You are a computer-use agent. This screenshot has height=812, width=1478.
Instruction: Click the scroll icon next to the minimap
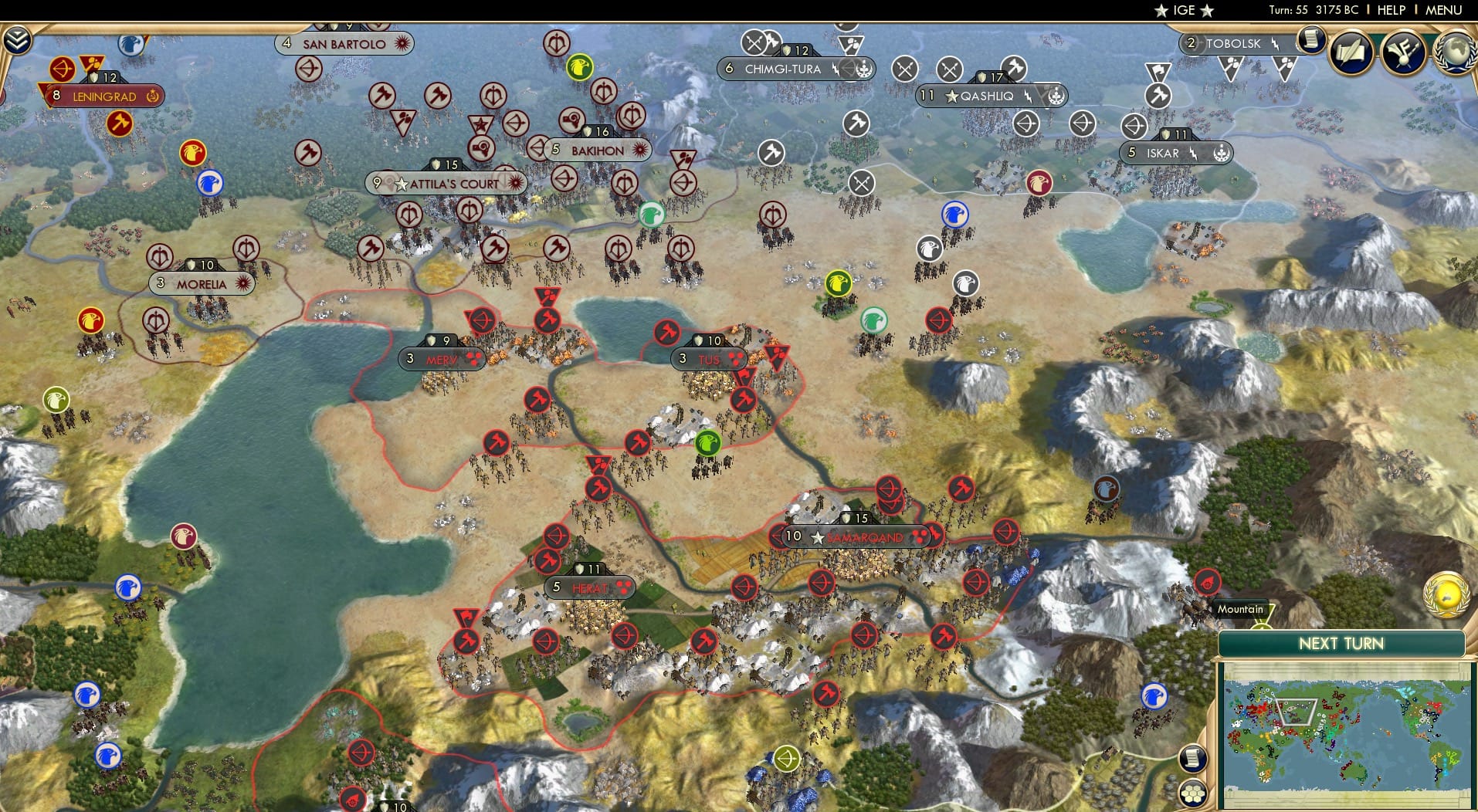tap(1192, 758)
